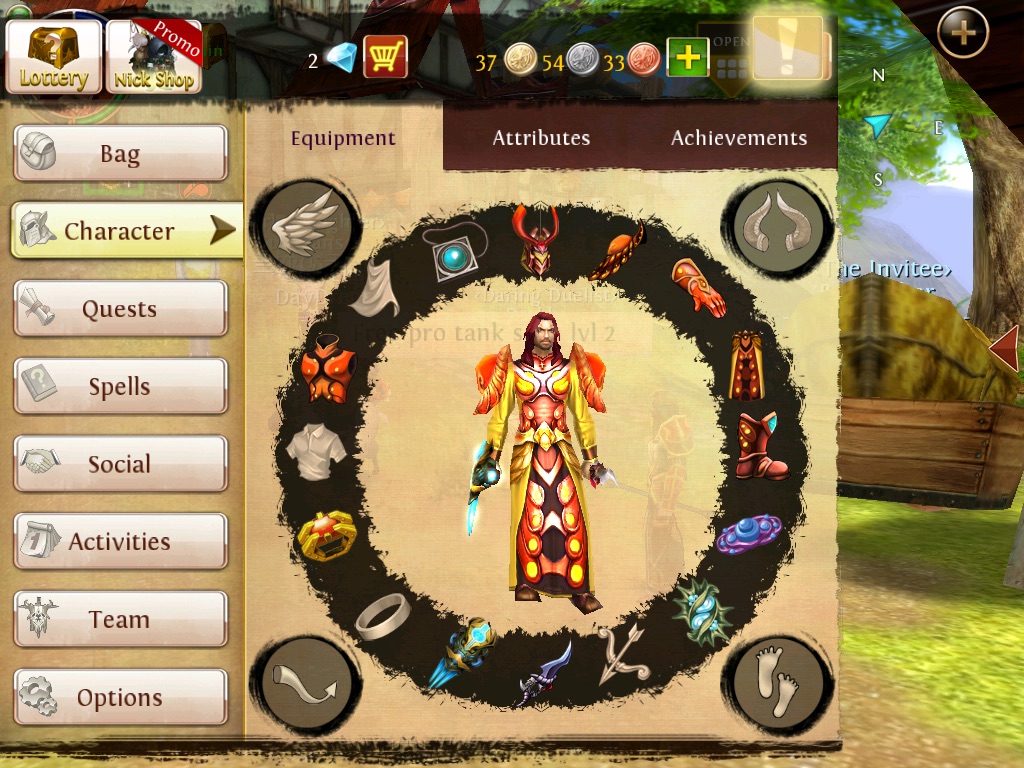
Task: Switch to the Attributes tab
Action: click(x=541, y=138)
